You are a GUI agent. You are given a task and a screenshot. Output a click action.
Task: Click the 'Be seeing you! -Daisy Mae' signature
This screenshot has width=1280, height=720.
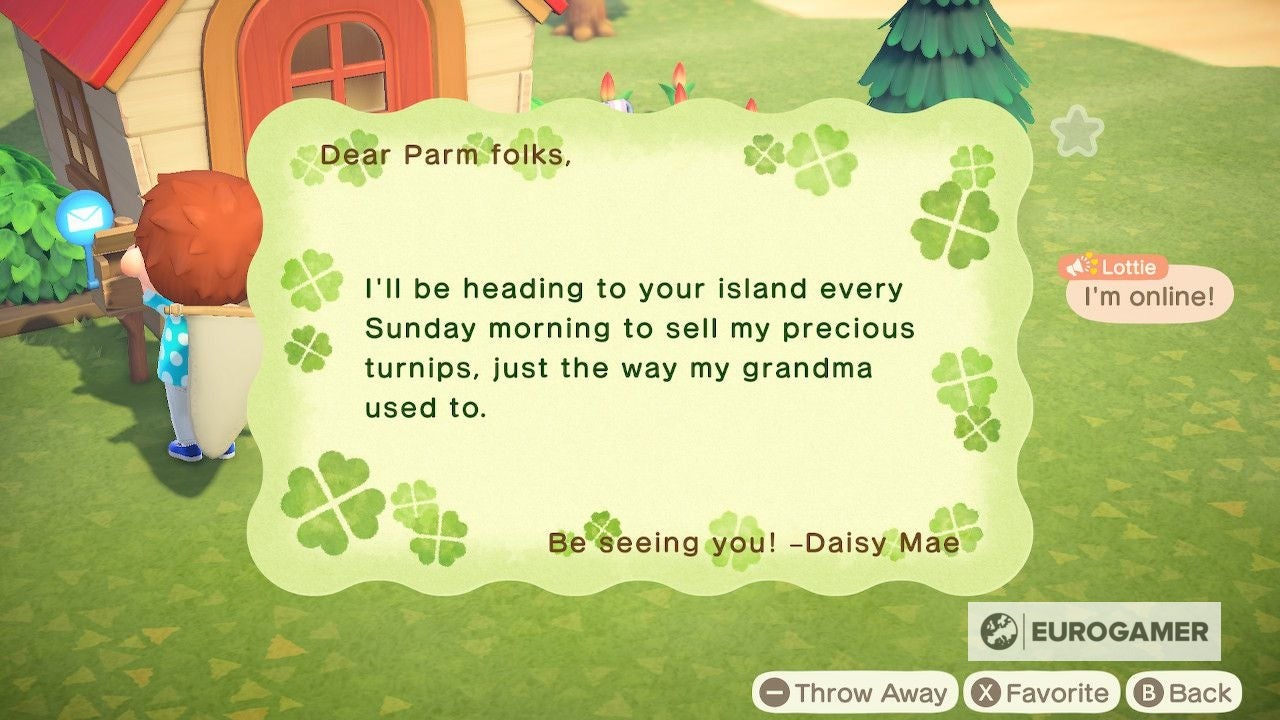click(x=753, y=545)
